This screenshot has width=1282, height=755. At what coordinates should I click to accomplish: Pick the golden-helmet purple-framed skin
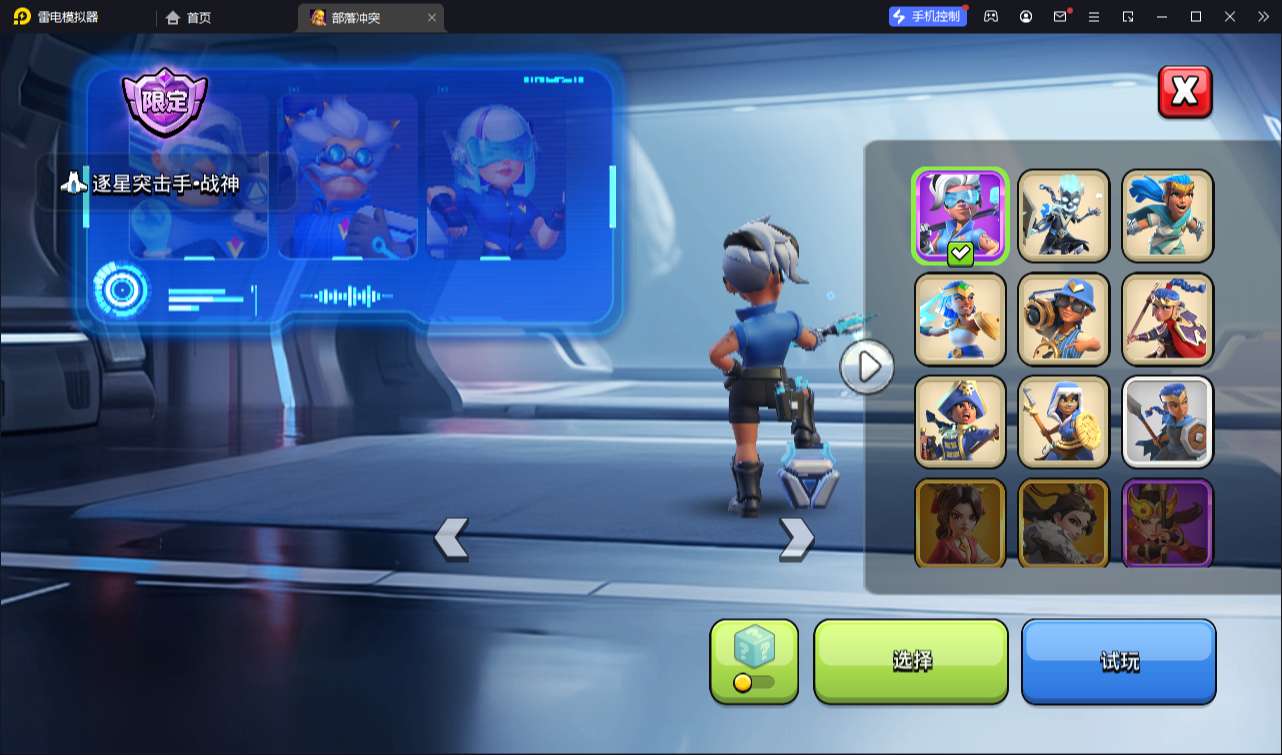click(1167, 522)
